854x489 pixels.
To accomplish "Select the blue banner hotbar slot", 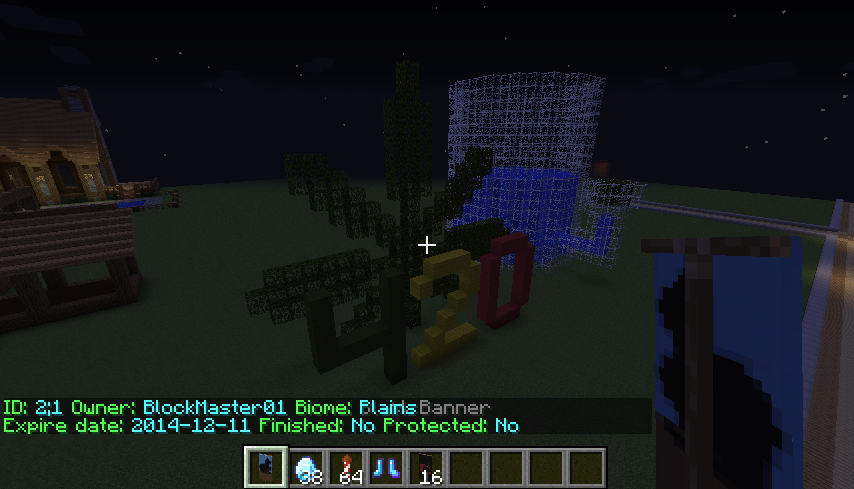I will [x=265, y=467].
